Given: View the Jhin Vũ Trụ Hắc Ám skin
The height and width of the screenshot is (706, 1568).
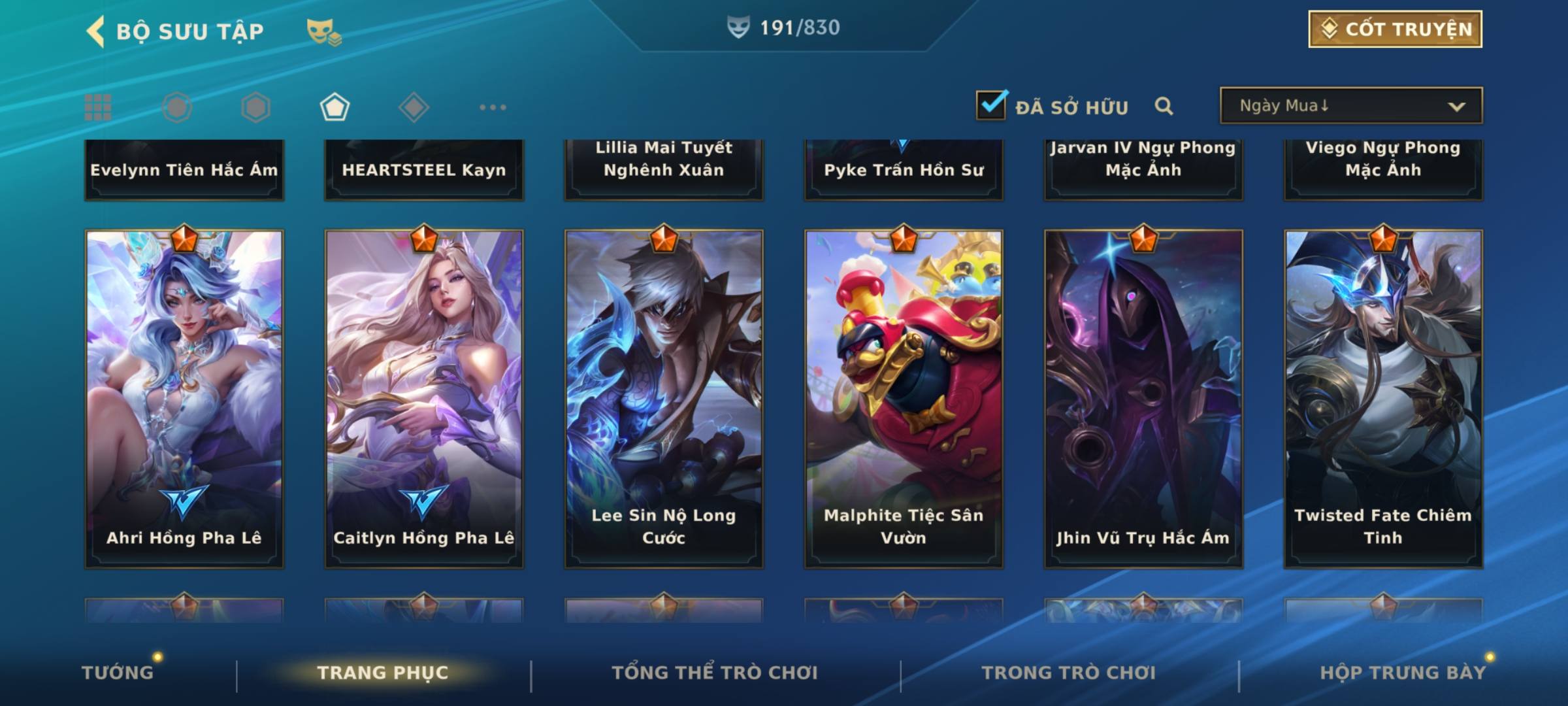Looking at the screenshot, I should coord(1143,399).
